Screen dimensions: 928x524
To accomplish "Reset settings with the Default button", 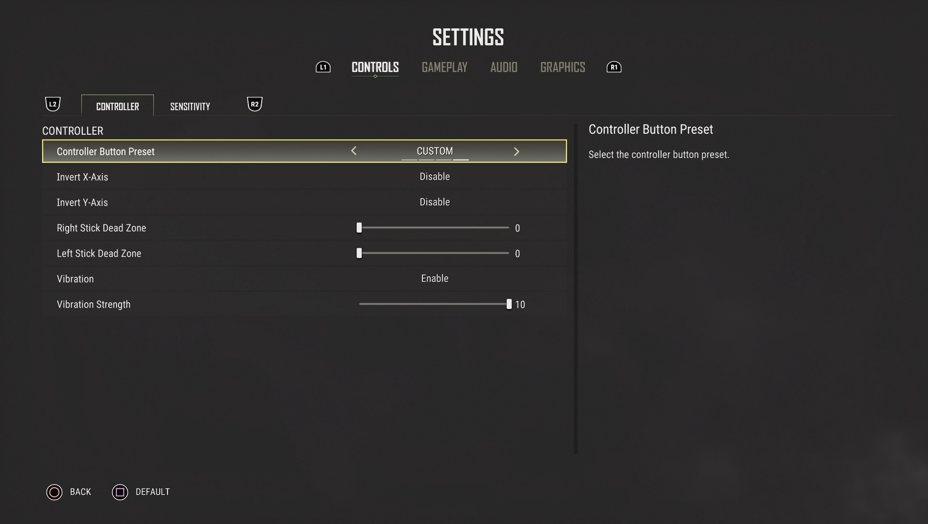I will tap(140, 492).
